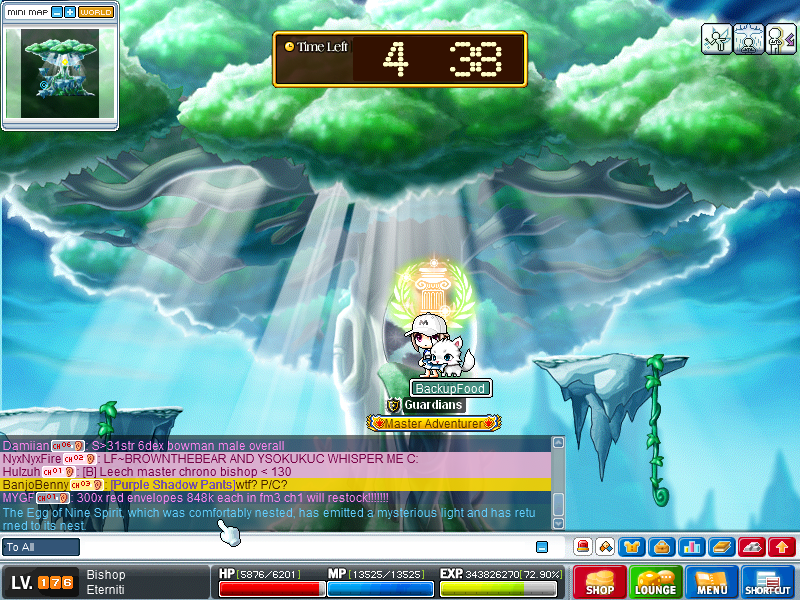Click the red siren icon
This screenshot has width=800, height=600.
pos(582,547)
